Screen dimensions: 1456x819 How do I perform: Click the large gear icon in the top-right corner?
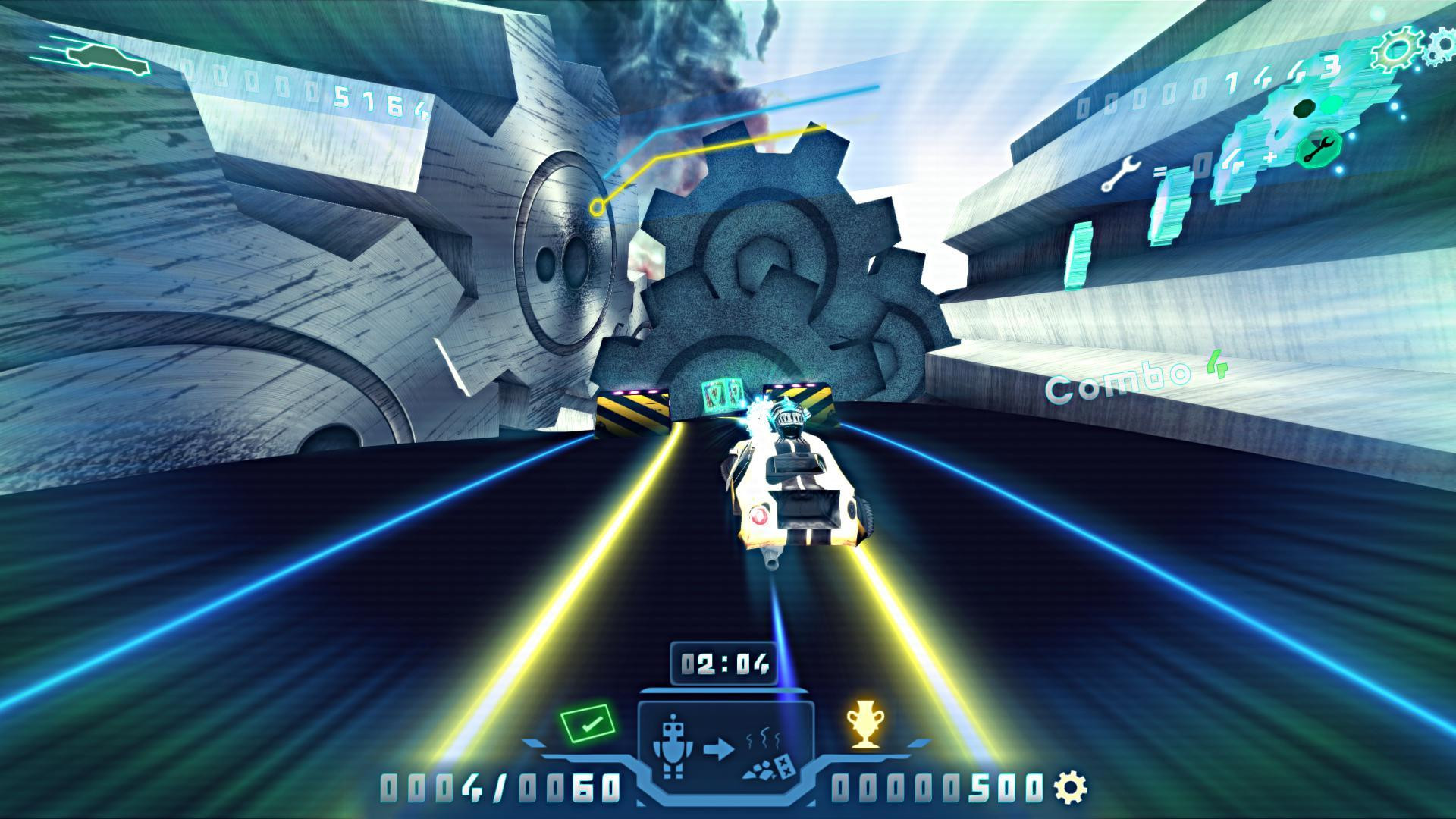1397,49
